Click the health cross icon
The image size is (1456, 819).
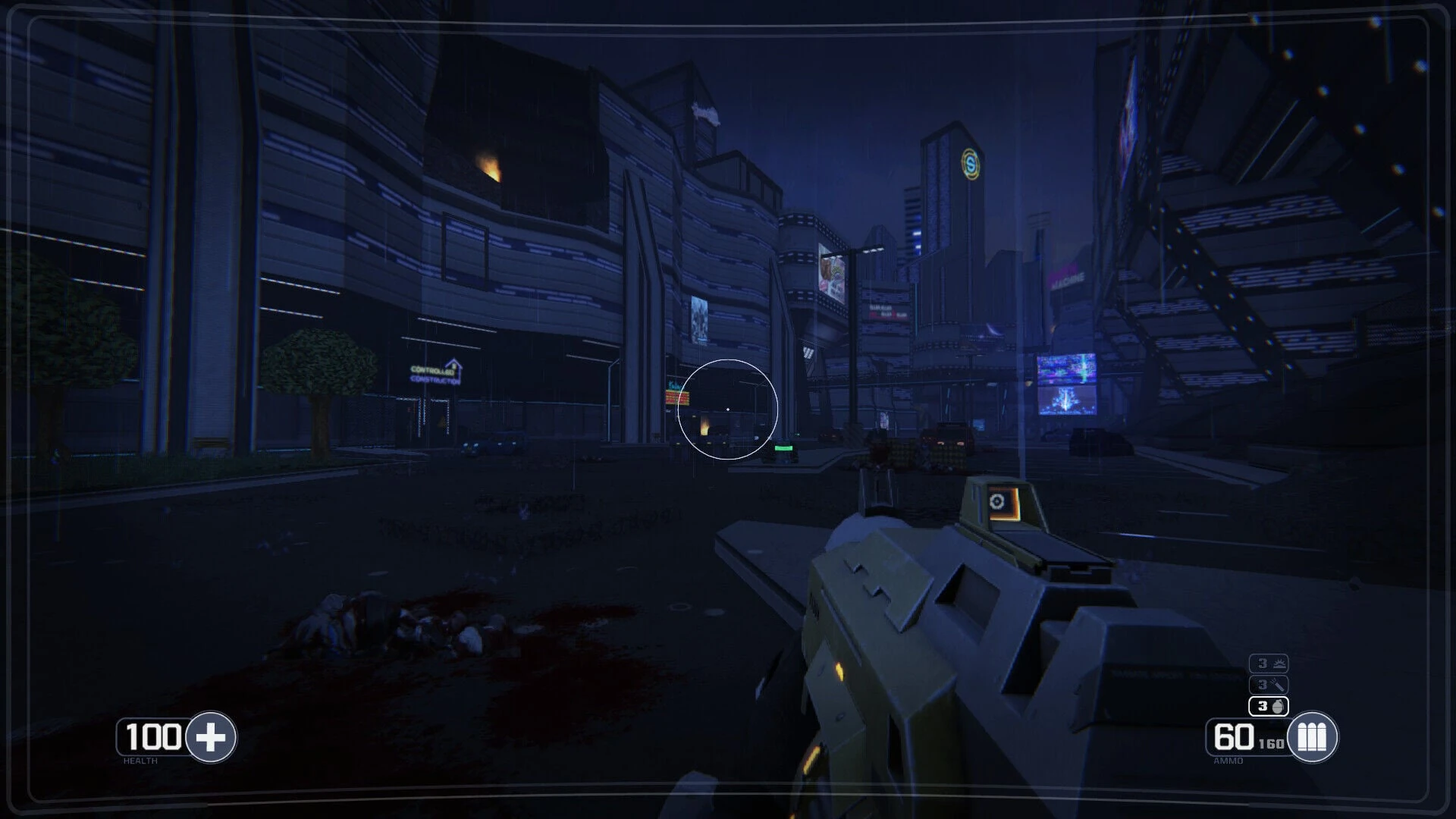point(211,737)
